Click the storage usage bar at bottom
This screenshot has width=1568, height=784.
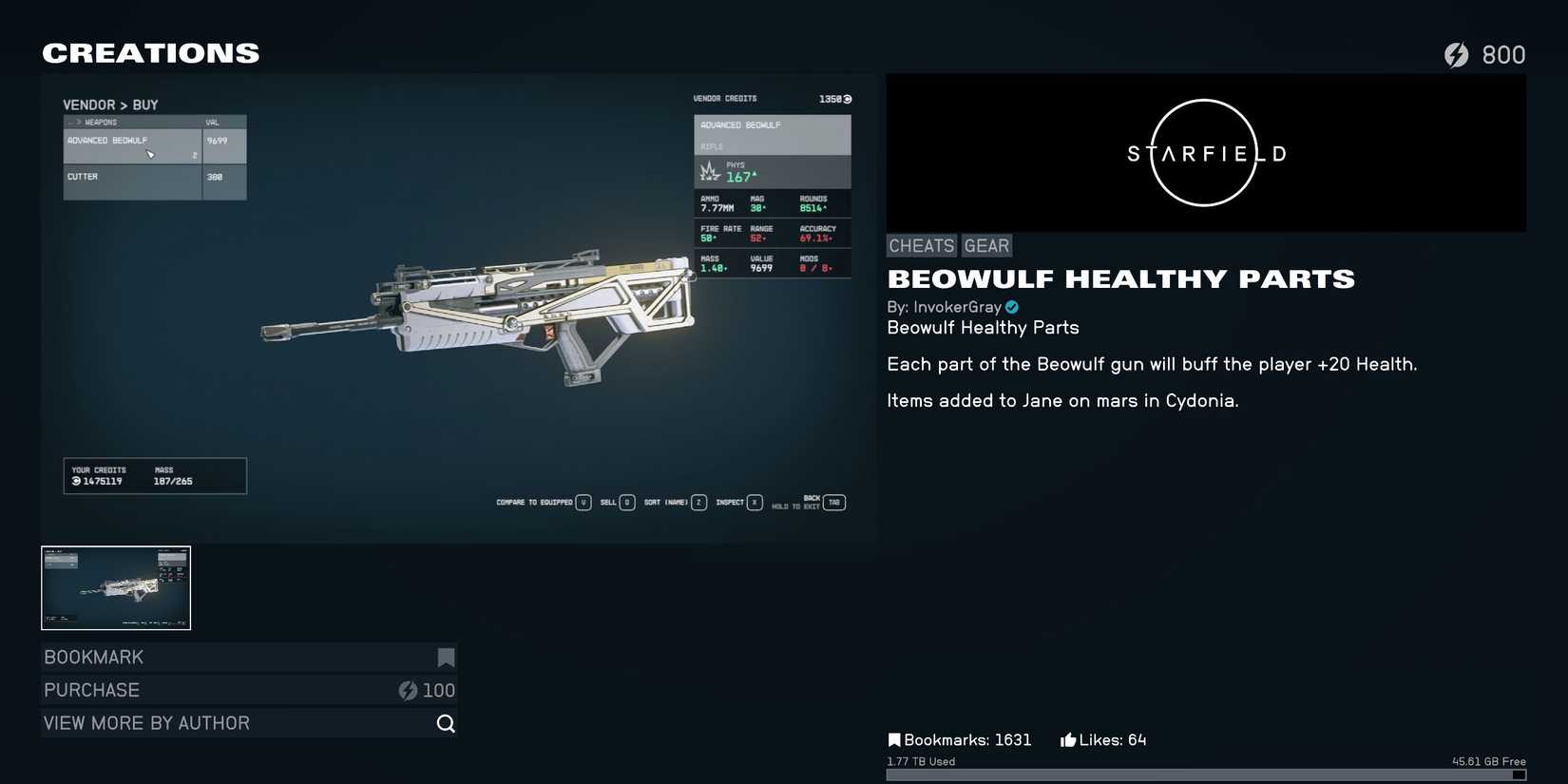click(x=1221, y=776)
